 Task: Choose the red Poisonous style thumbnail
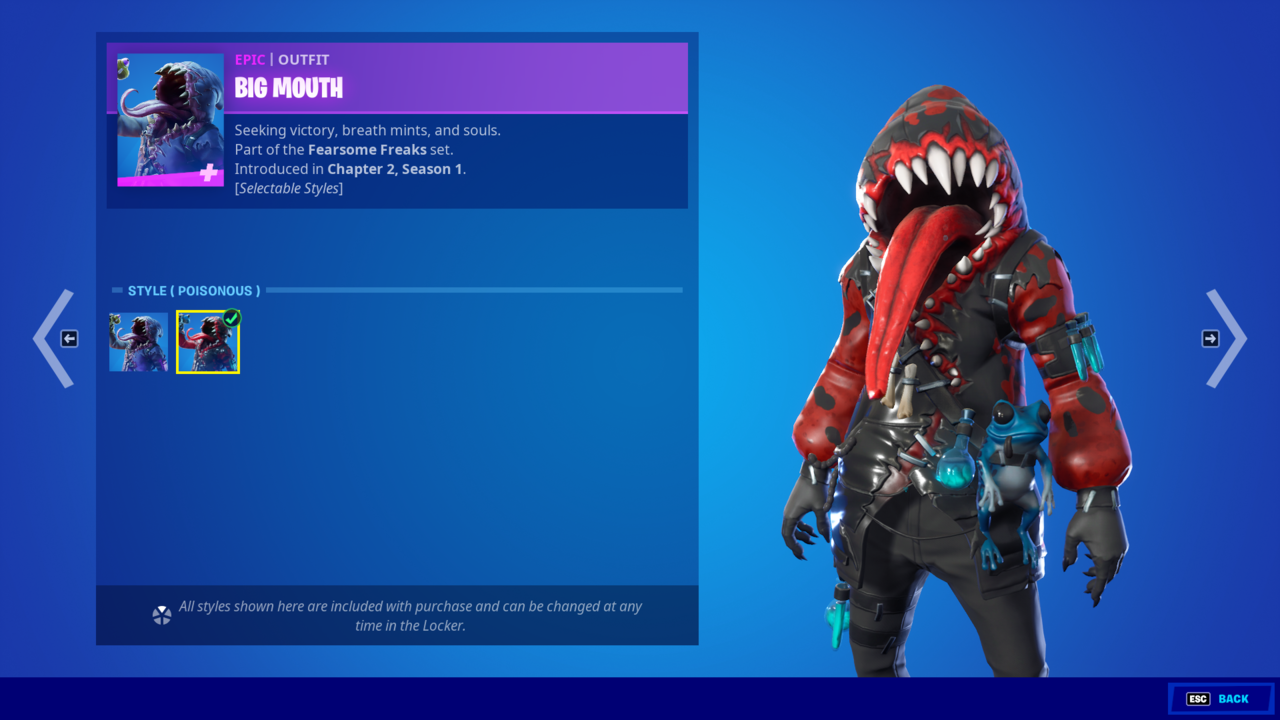click(x=208, y=342)
